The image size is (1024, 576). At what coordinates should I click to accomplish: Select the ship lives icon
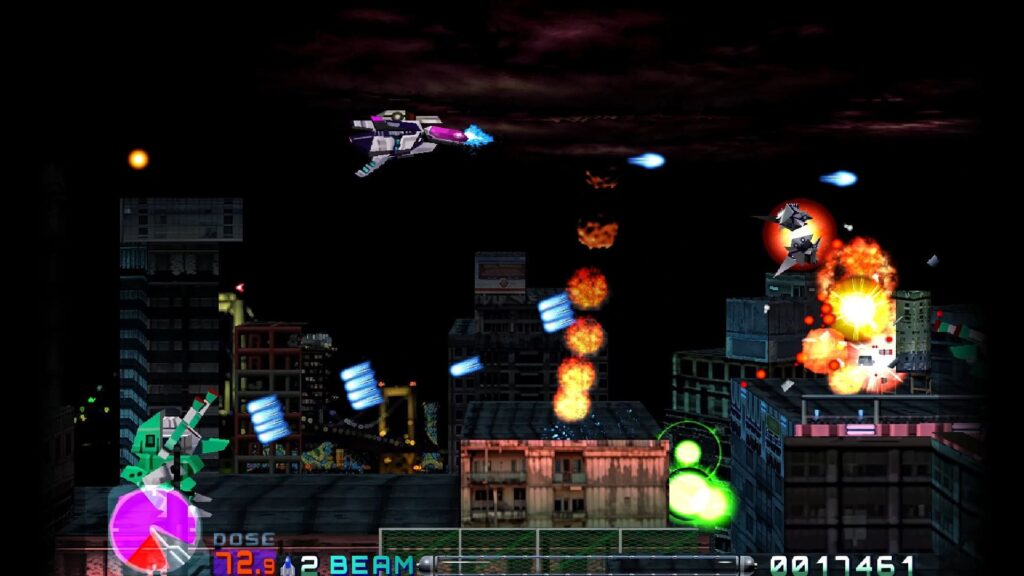pos(288,564)
